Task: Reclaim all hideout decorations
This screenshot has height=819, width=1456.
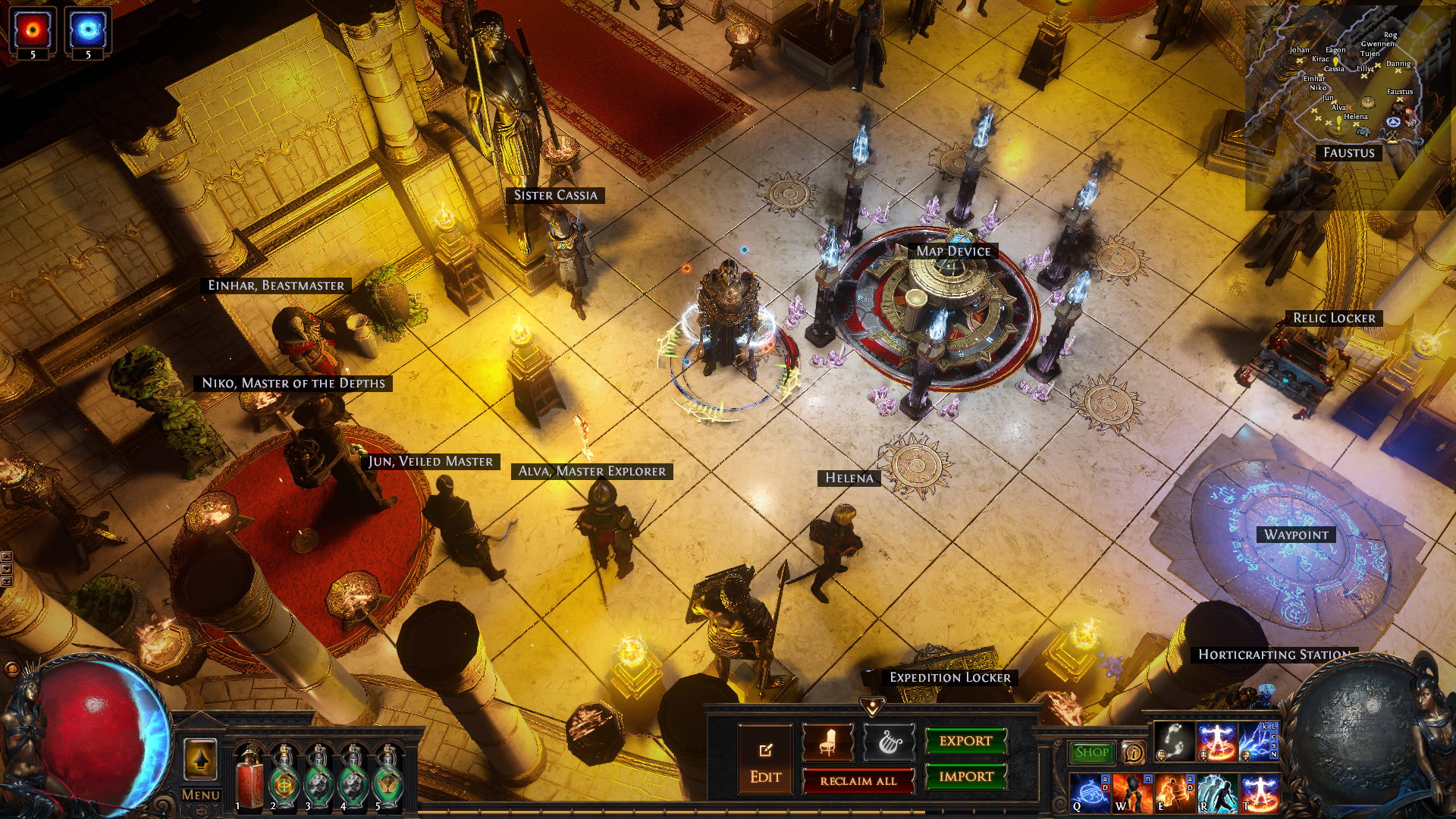Action: click(x=858, y=780)
